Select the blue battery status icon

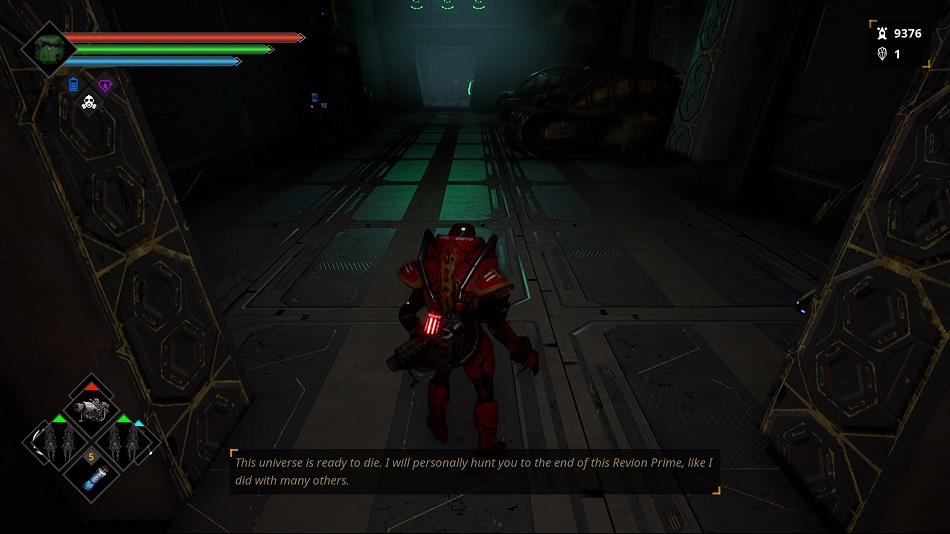click(x=74, y=85)
